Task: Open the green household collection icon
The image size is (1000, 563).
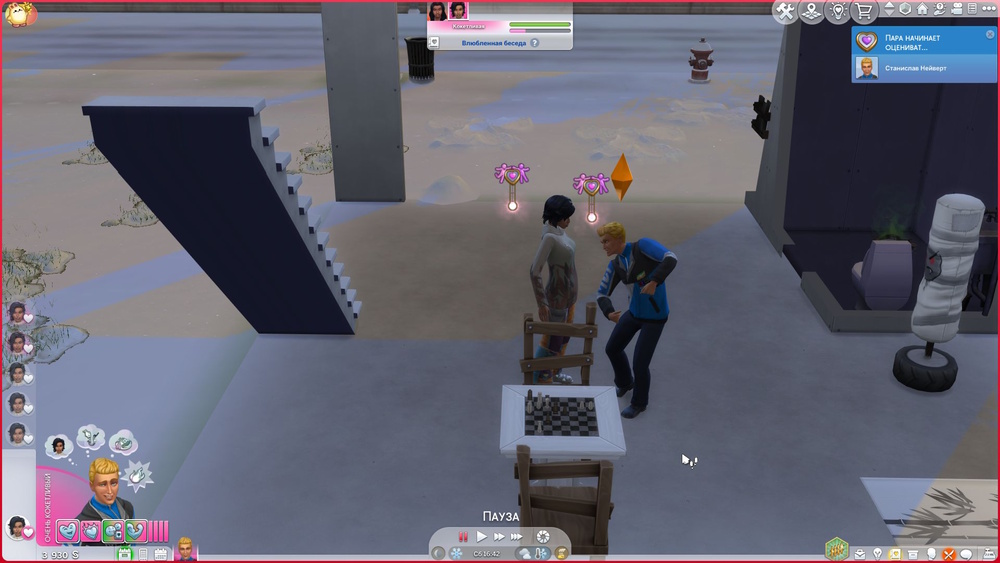Action: [837, 548]
